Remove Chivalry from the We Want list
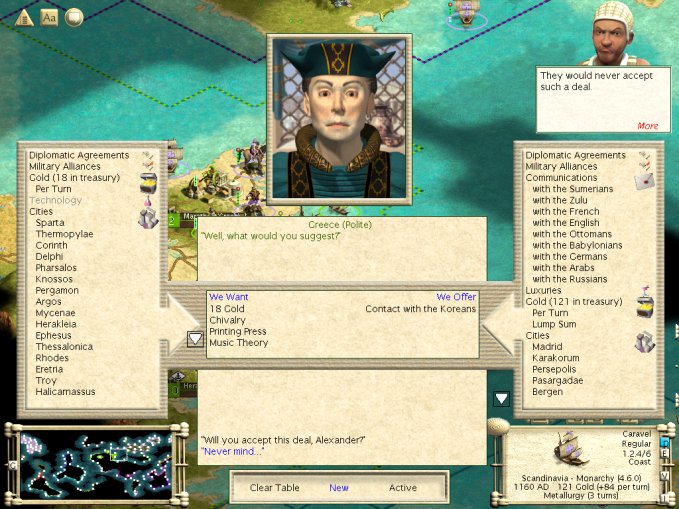Screen dimensions: 679x509 [x=230, y=321]
